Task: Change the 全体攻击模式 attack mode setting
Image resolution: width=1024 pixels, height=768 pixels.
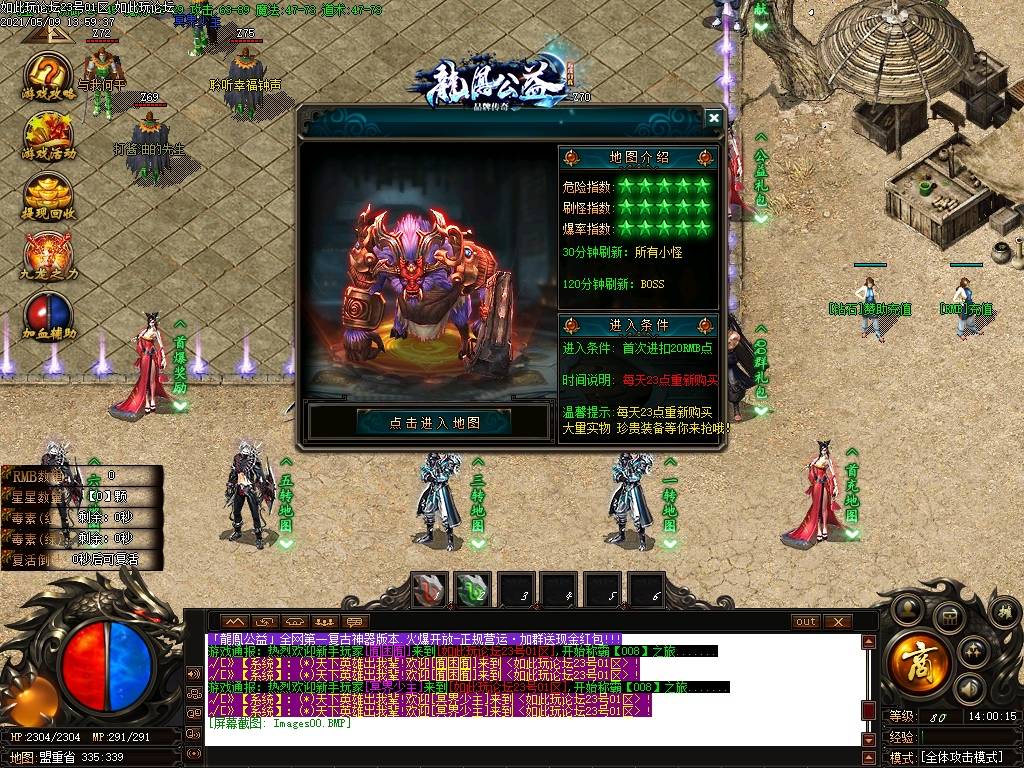Action: (x=962, y=757)
